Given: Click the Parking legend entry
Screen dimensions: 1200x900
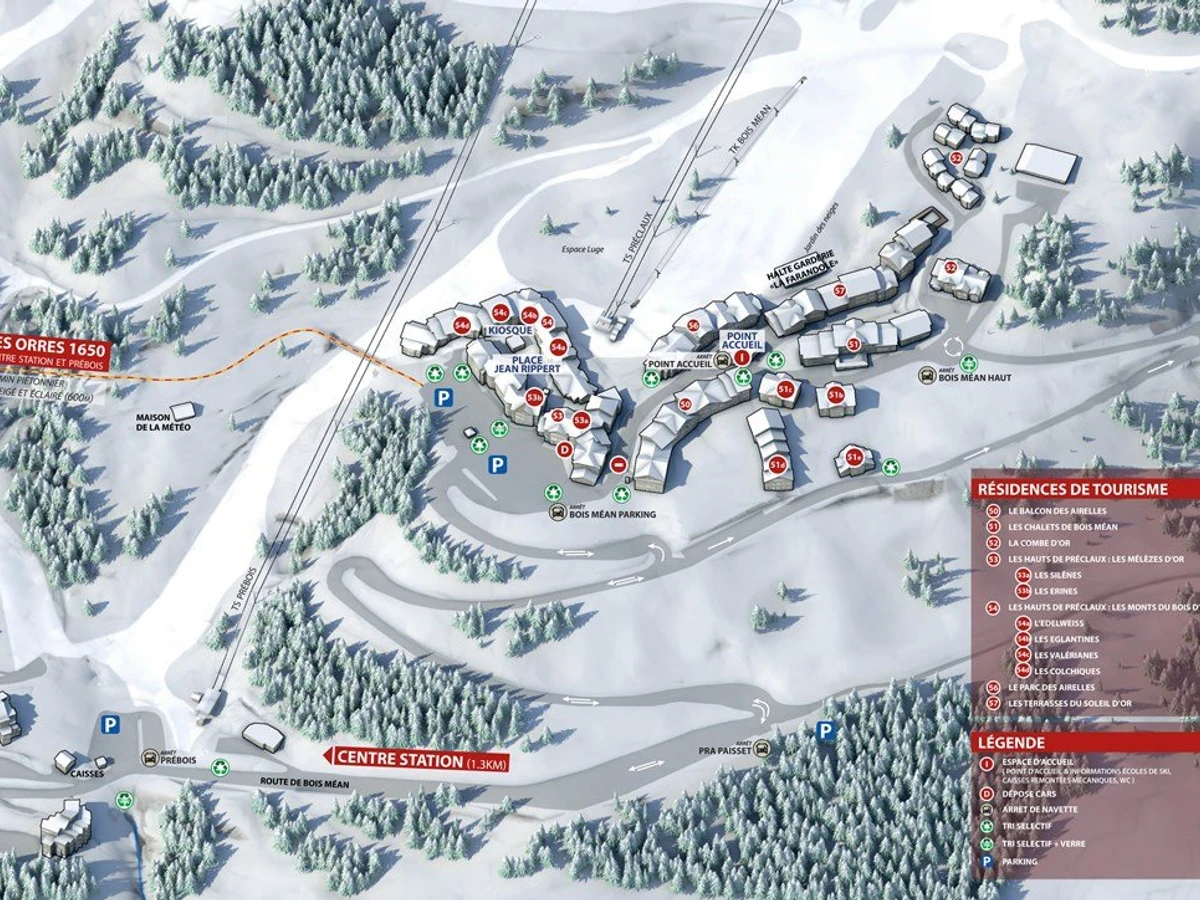Looking at the screenshot, I should coord(1023,862).
